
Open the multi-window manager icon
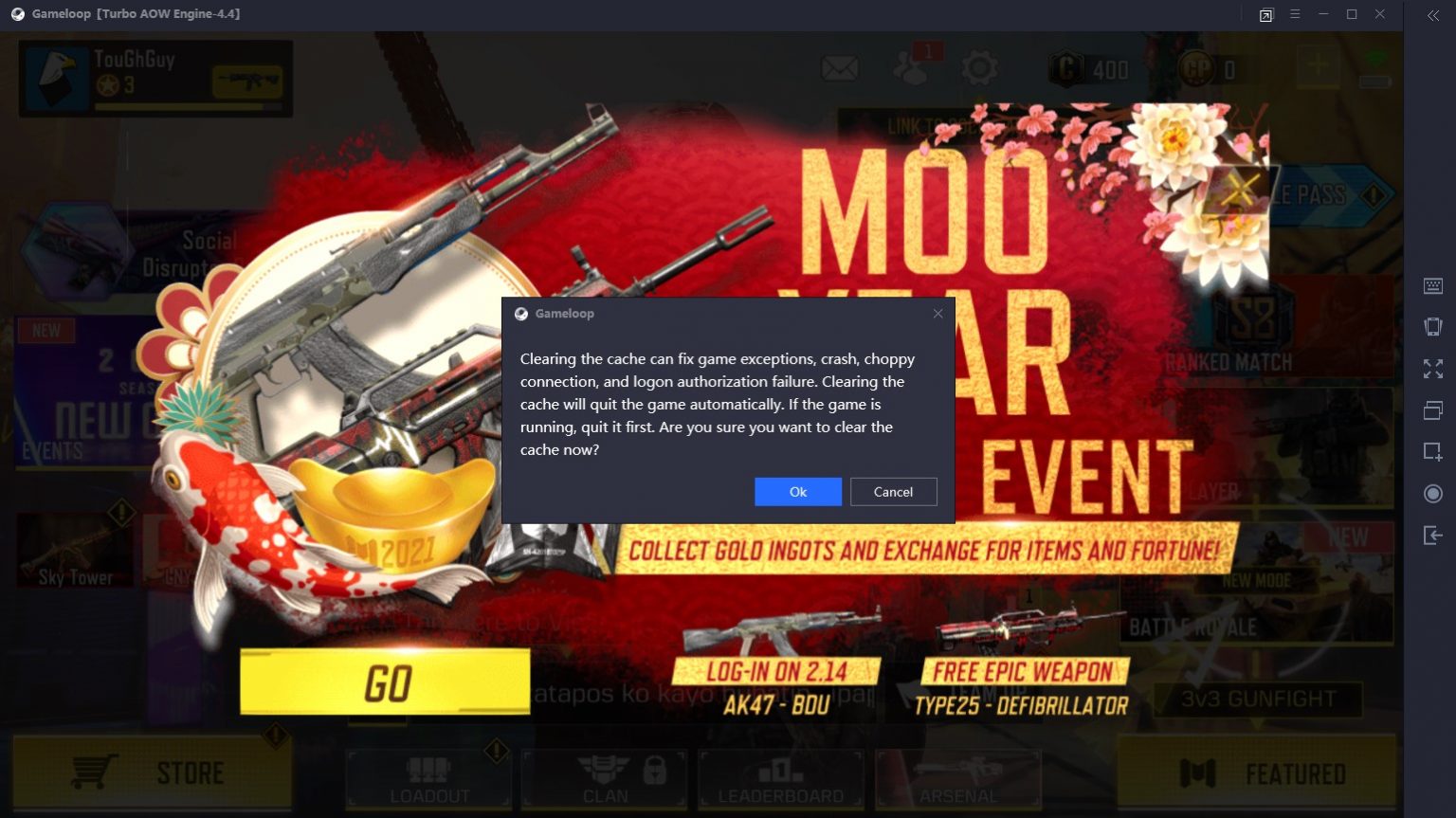(x=1432, y=410)
